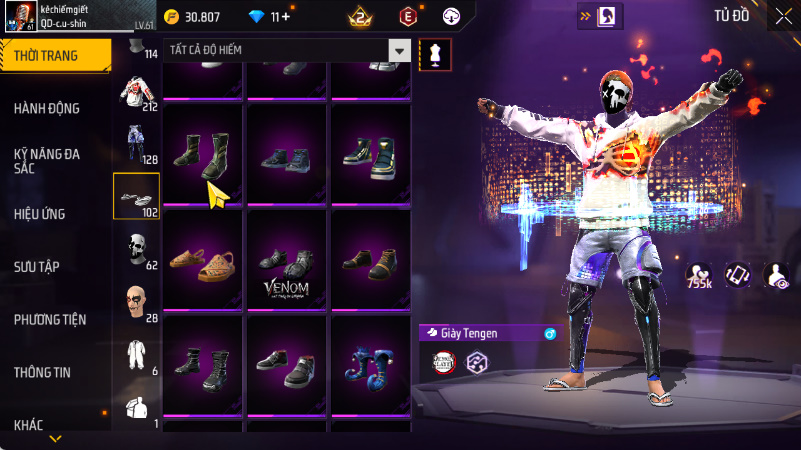Select the blue curly-toed shoes
Screen dimensions: 801x450
point(371,365)
